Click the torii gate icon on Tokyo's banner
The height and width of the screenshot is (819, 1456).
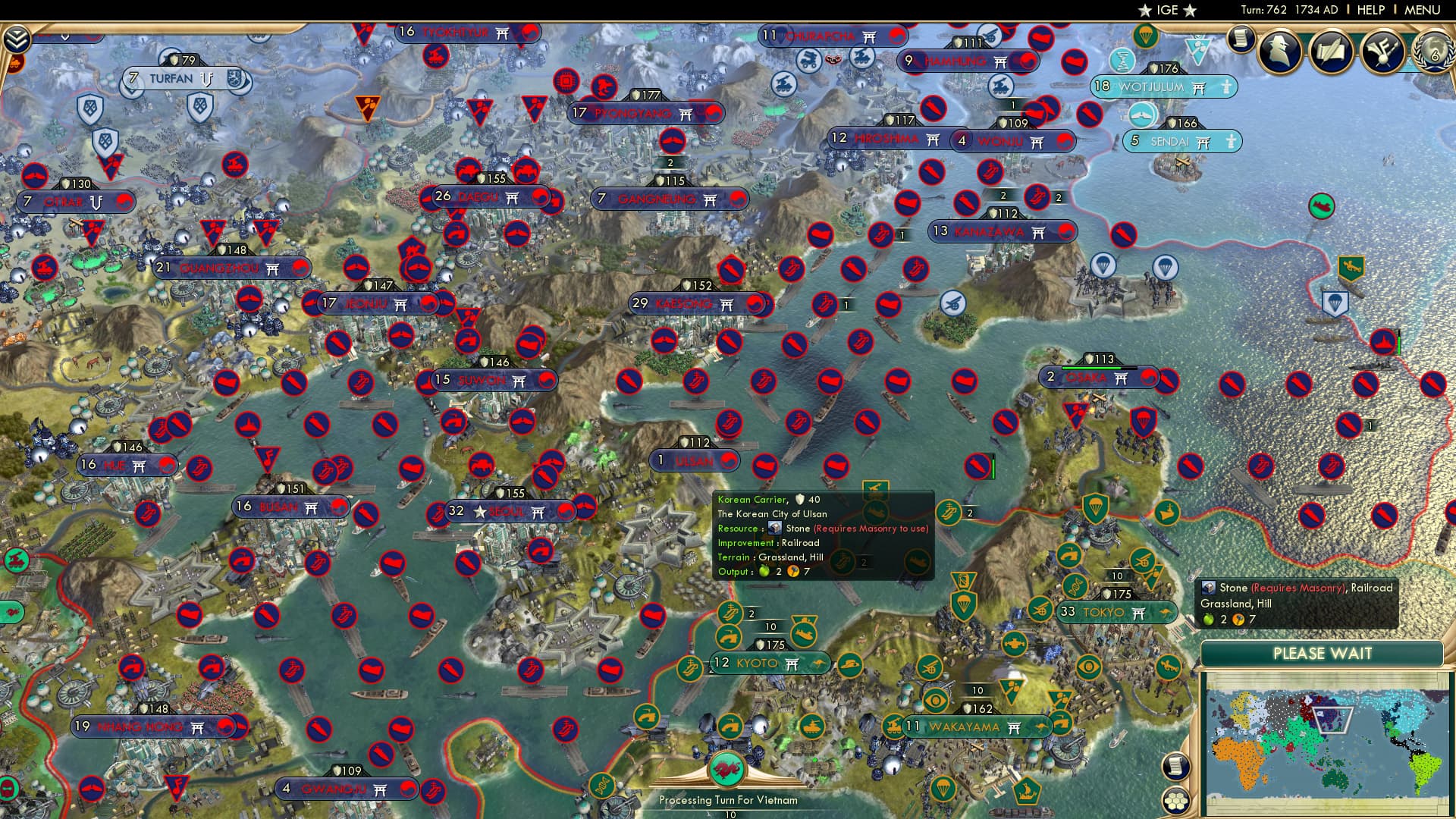(1140, 613)
